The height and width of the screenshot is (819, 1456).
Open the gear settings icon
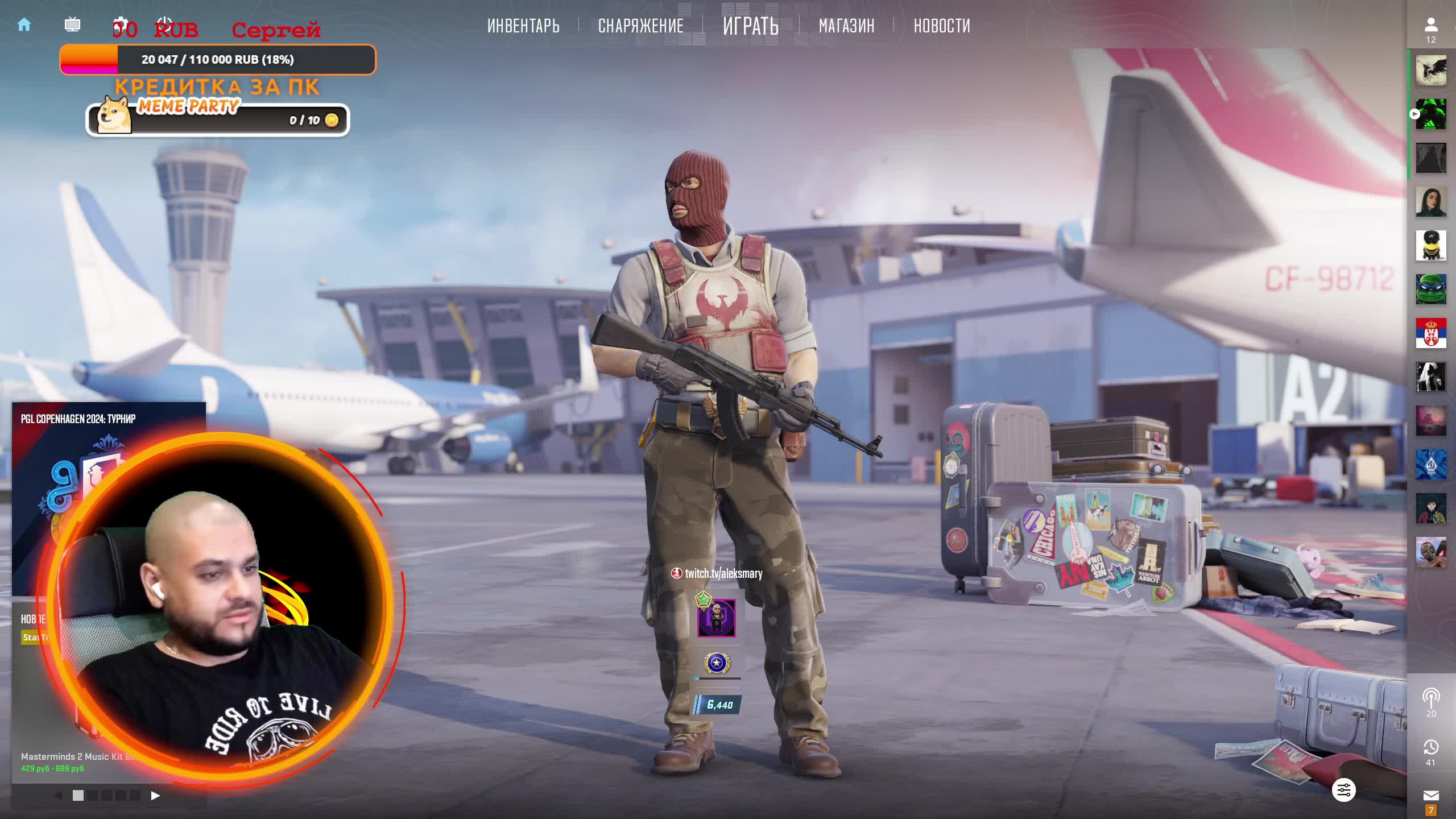119,24
